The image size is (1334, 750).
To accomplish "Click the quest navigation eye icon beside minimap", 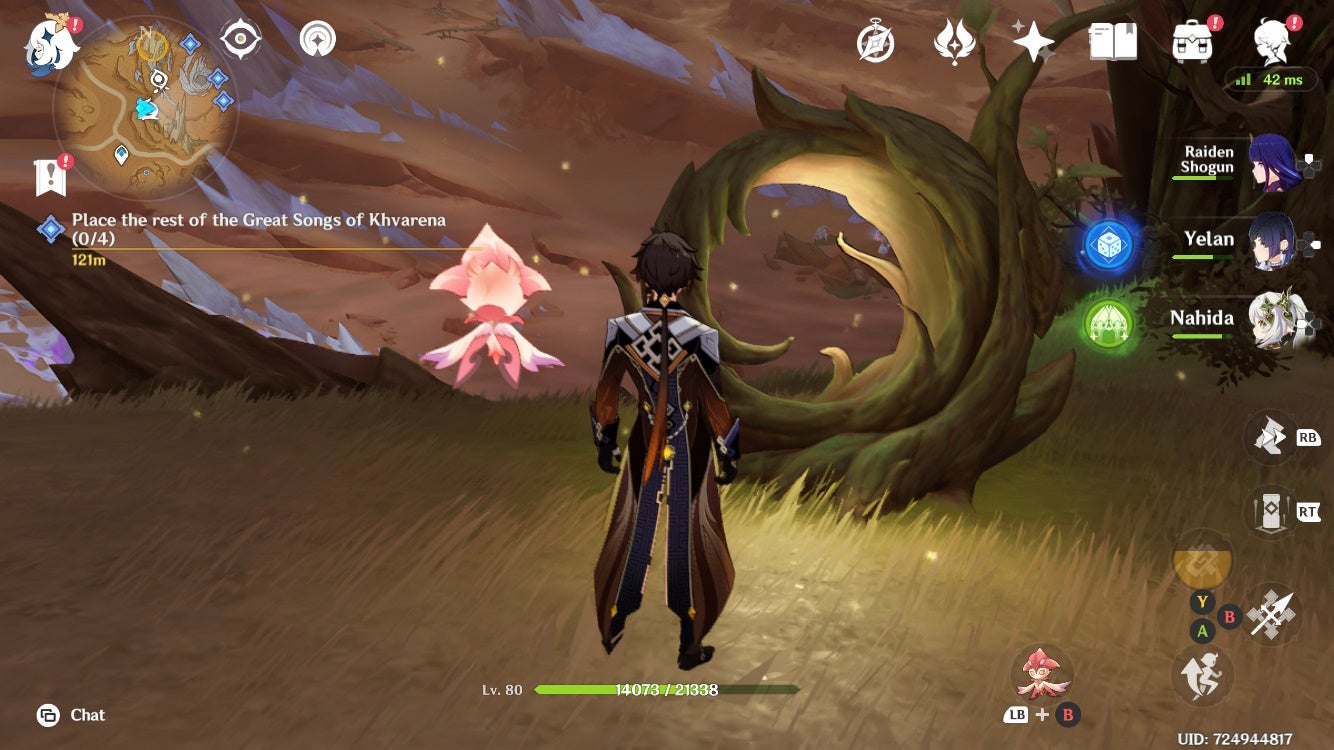I will [238, 37].
